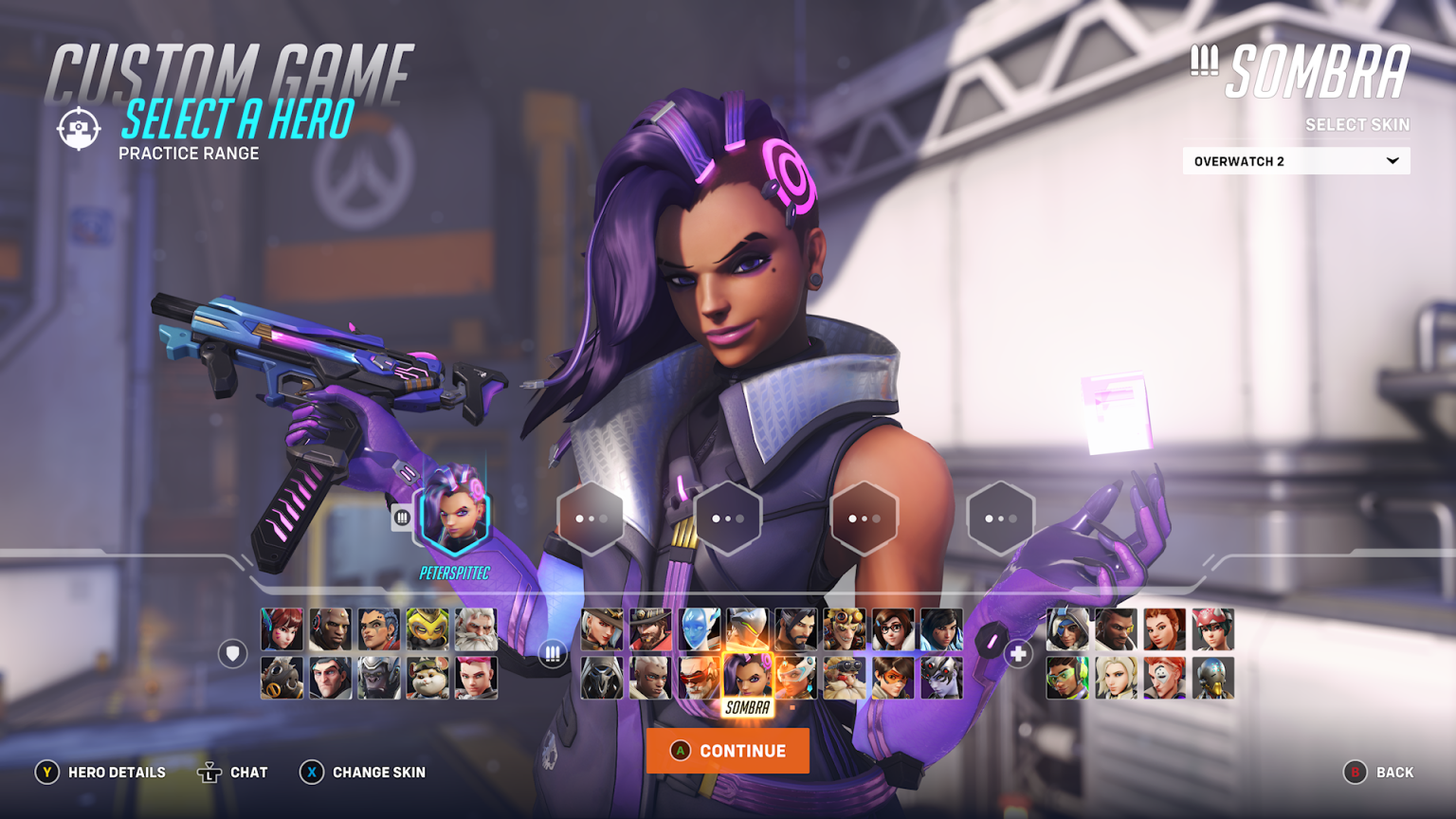Select Zenyatta's hero portrait
The image size is (1456, 819).
point(1211,679)
